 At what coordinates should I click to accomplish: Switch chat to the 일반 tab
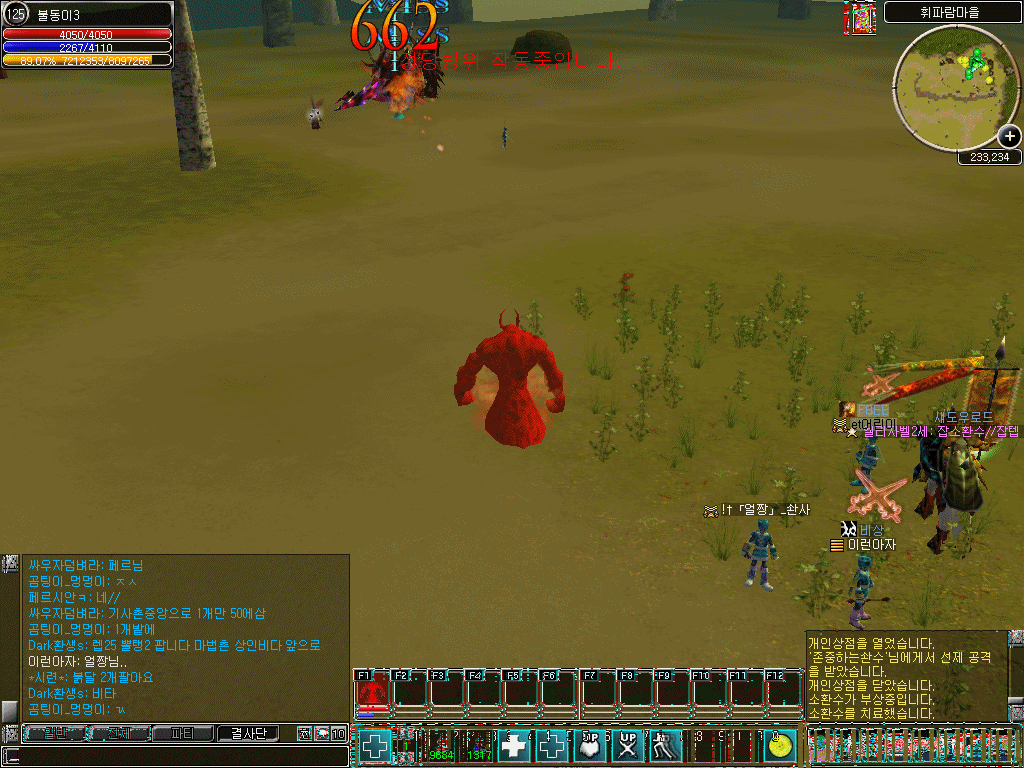click(54, 734)
